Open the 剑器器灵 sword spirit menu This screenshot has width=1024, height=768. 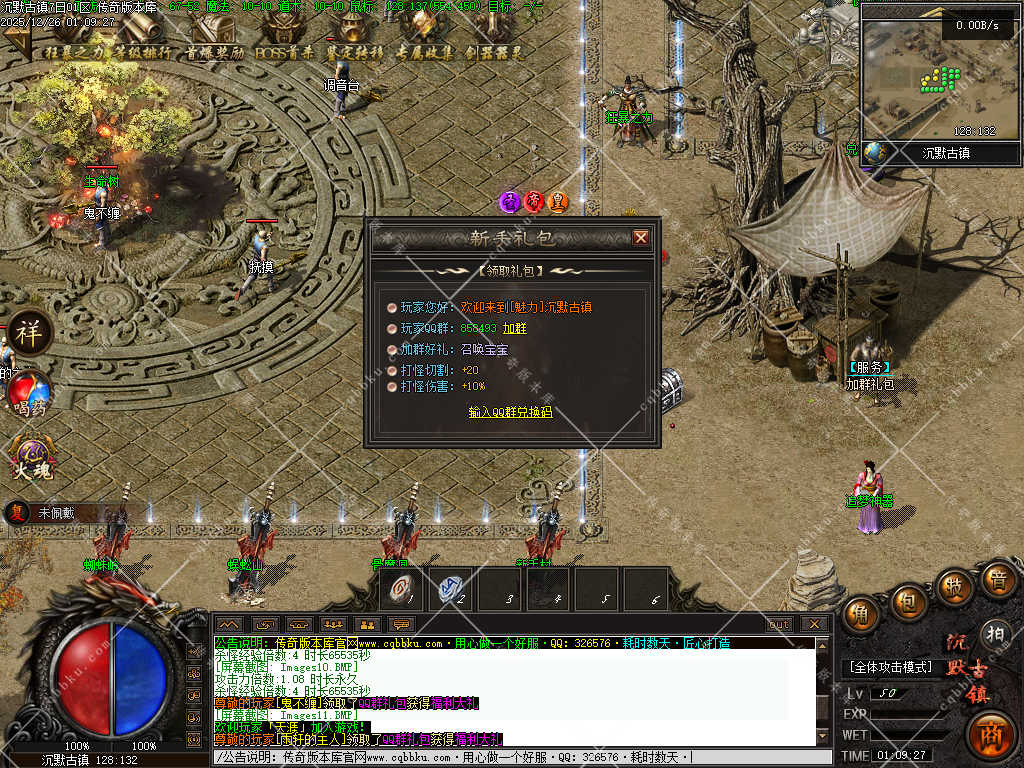point(495,40)
